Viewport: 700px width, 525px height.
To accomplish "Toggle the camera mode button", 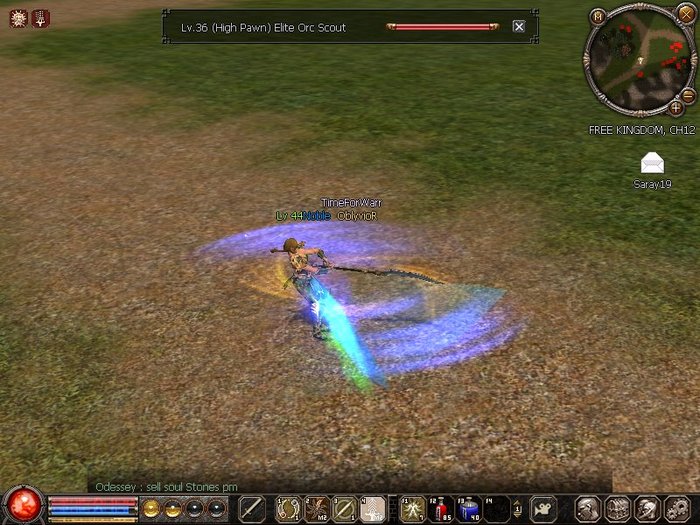I will click(x=543, y=509).
